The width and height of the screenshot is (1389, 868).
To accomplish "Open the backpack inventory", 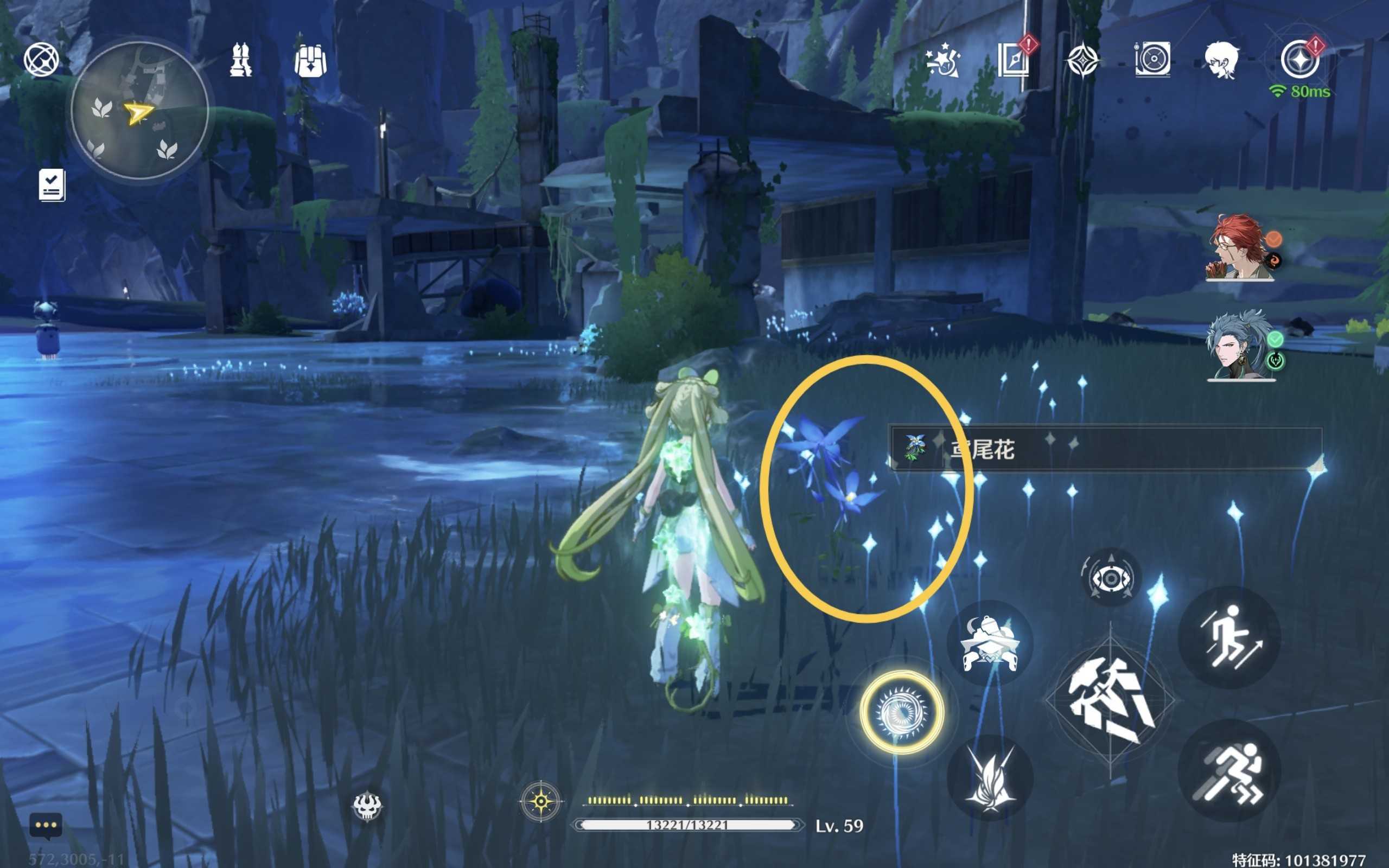I will tap(310, 60).
